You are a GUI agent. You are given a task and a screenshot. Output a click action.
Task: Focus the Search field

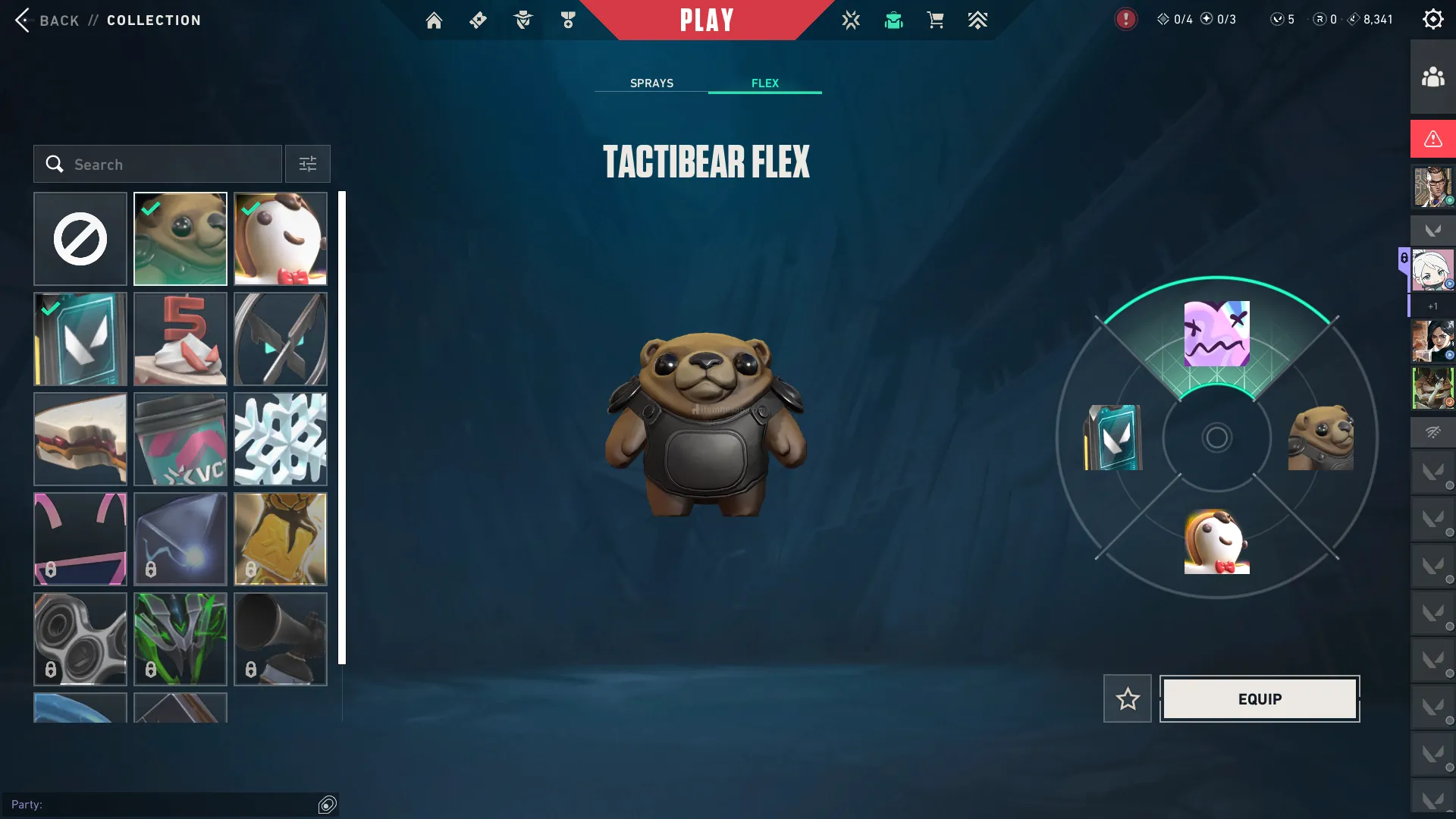tap(158, 164)
